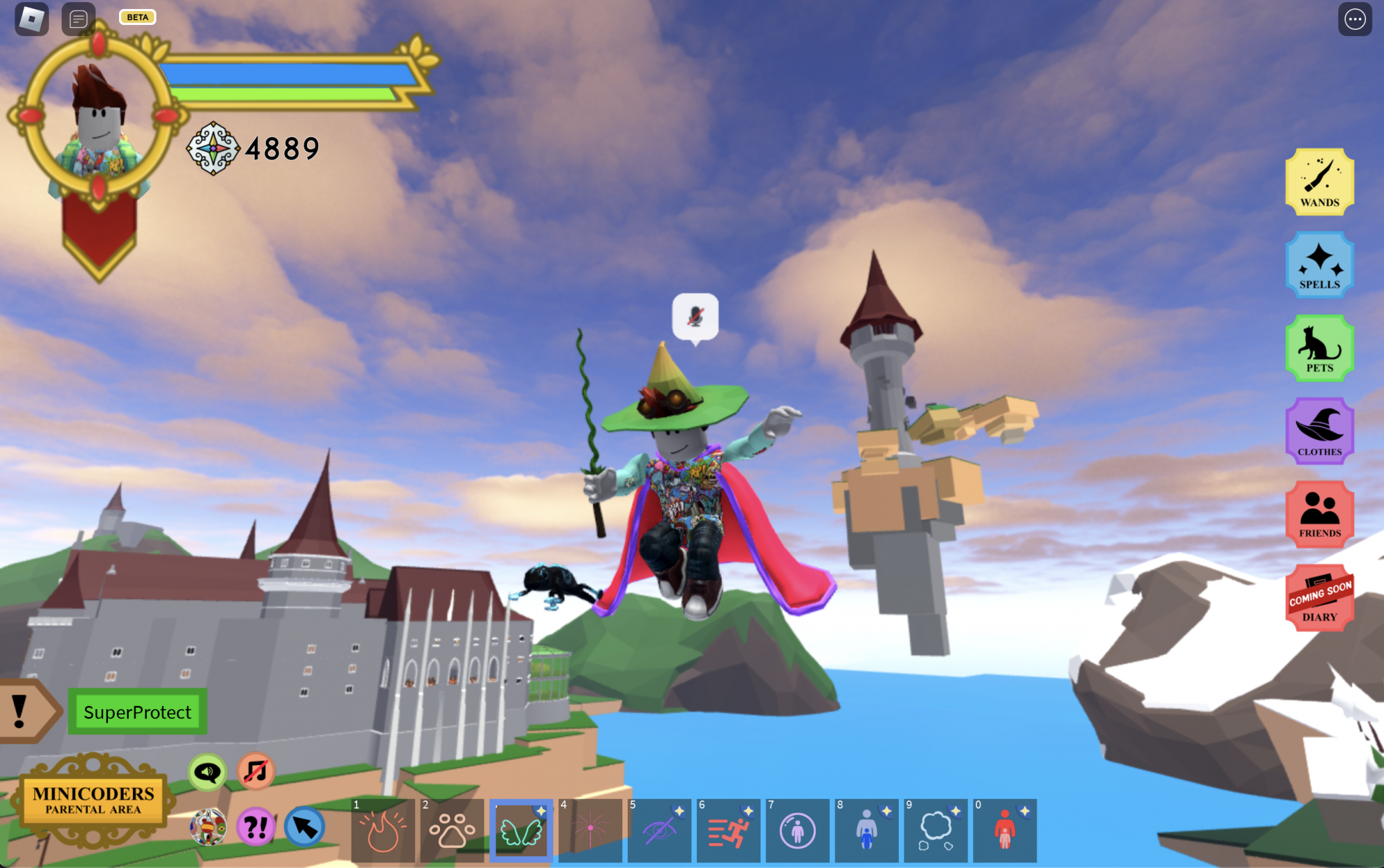
Task: Click the Diary coming soon button
Action: tap(1319, 598)
